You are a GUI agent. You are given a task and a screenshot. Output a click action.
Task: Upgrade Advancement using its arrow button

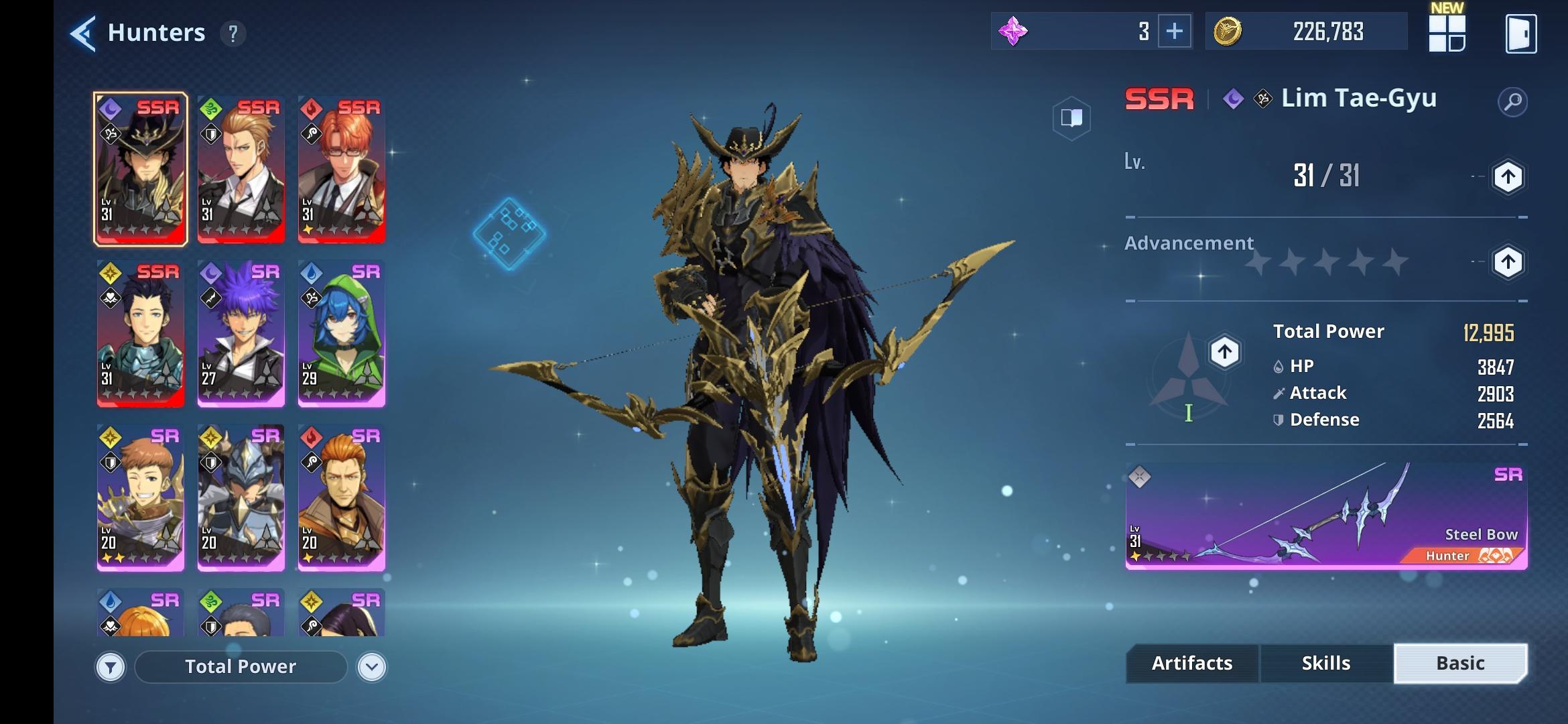tap(1508, 261)
